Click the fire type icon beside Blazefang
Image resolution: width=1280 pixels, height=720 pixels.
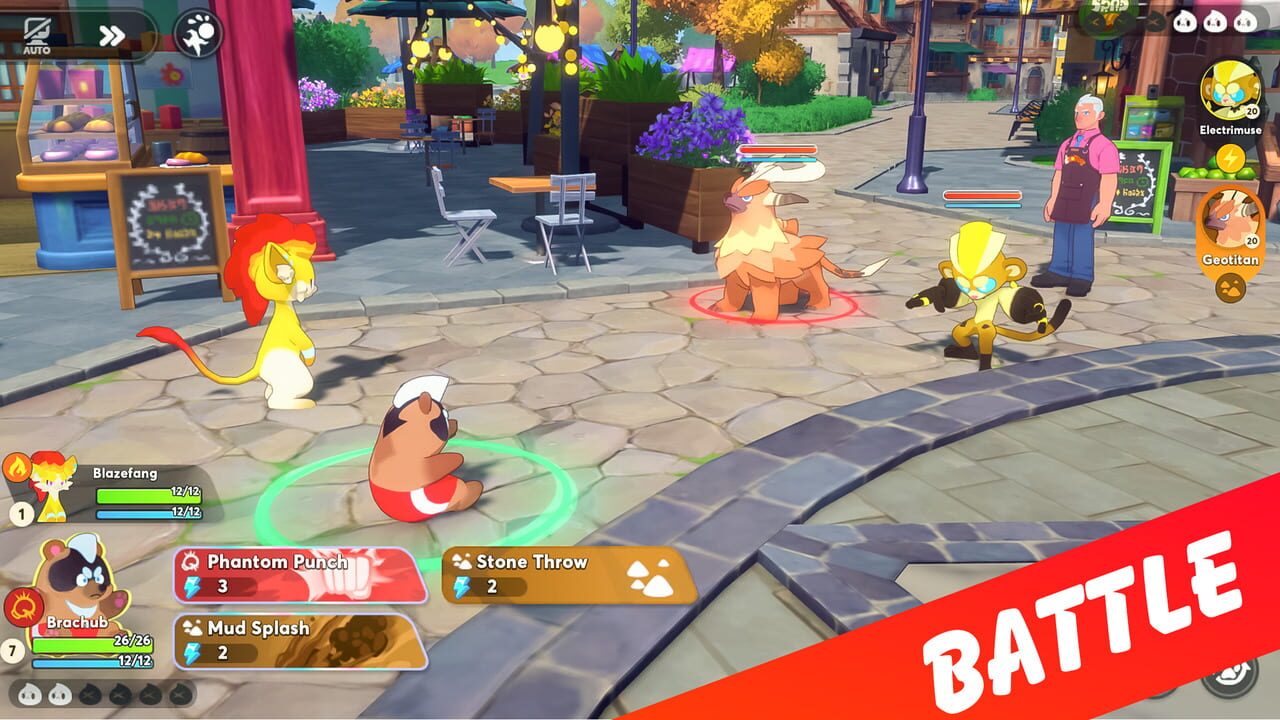[x=16, y=466]
